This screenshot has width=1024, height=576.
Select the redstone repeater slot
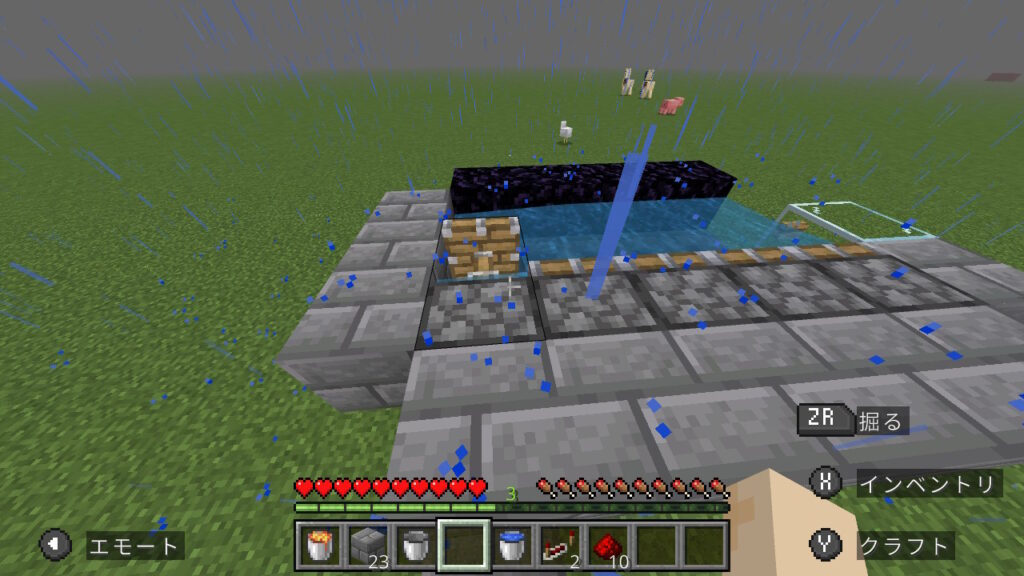559,545
